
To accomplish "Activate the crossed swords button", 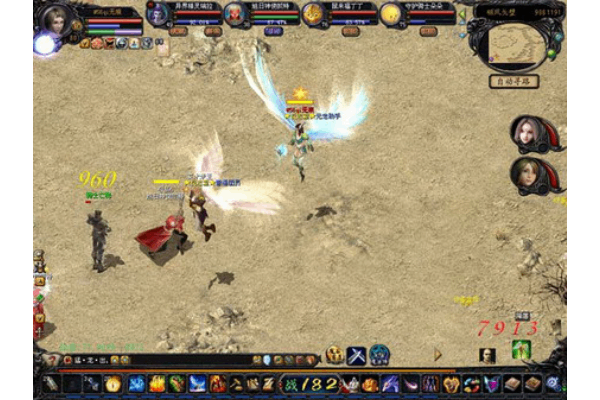I will click(357, 355).
